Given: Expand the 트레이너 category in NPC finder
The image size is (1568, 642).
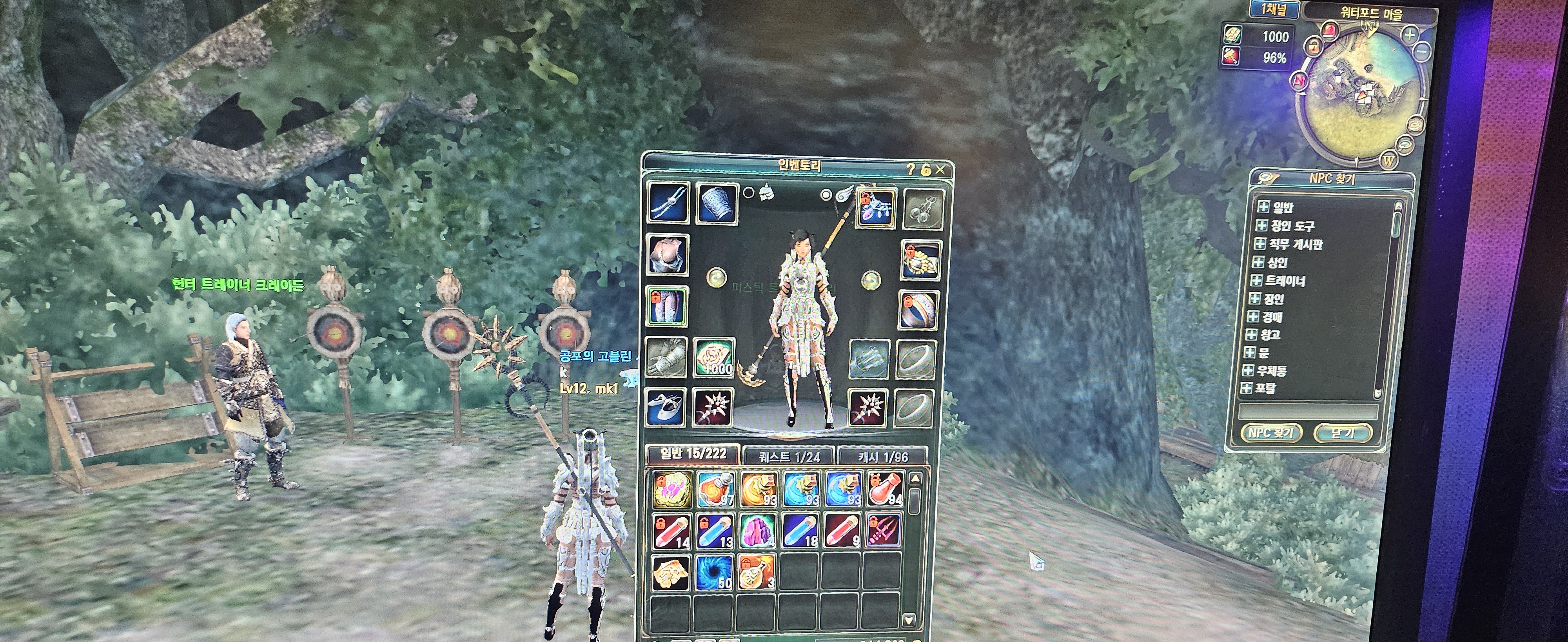Looking at the screenshot, I should click(x=1256, y=281).
